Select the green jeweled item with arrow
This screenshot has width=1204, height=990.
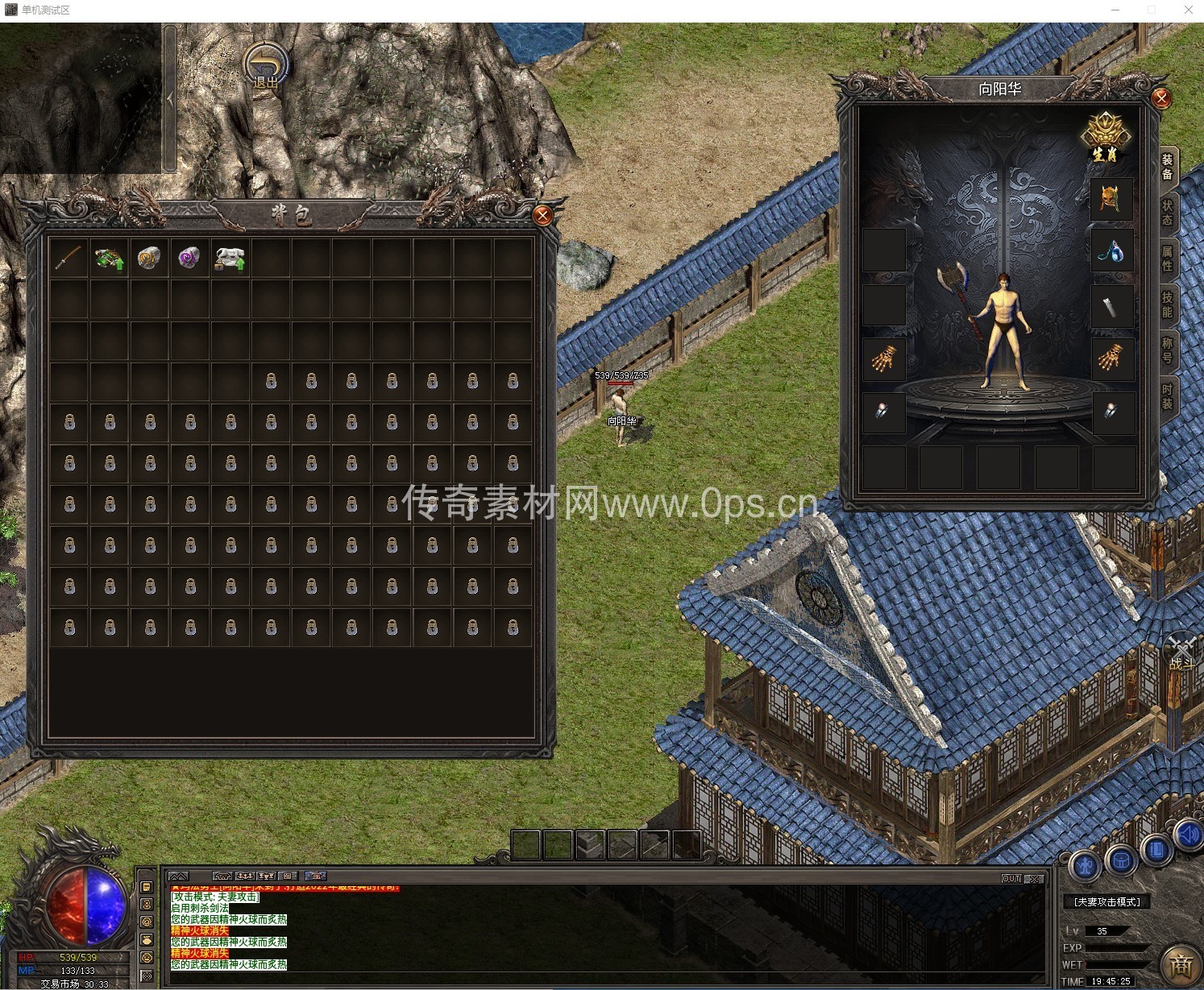(x=110, y=259)
